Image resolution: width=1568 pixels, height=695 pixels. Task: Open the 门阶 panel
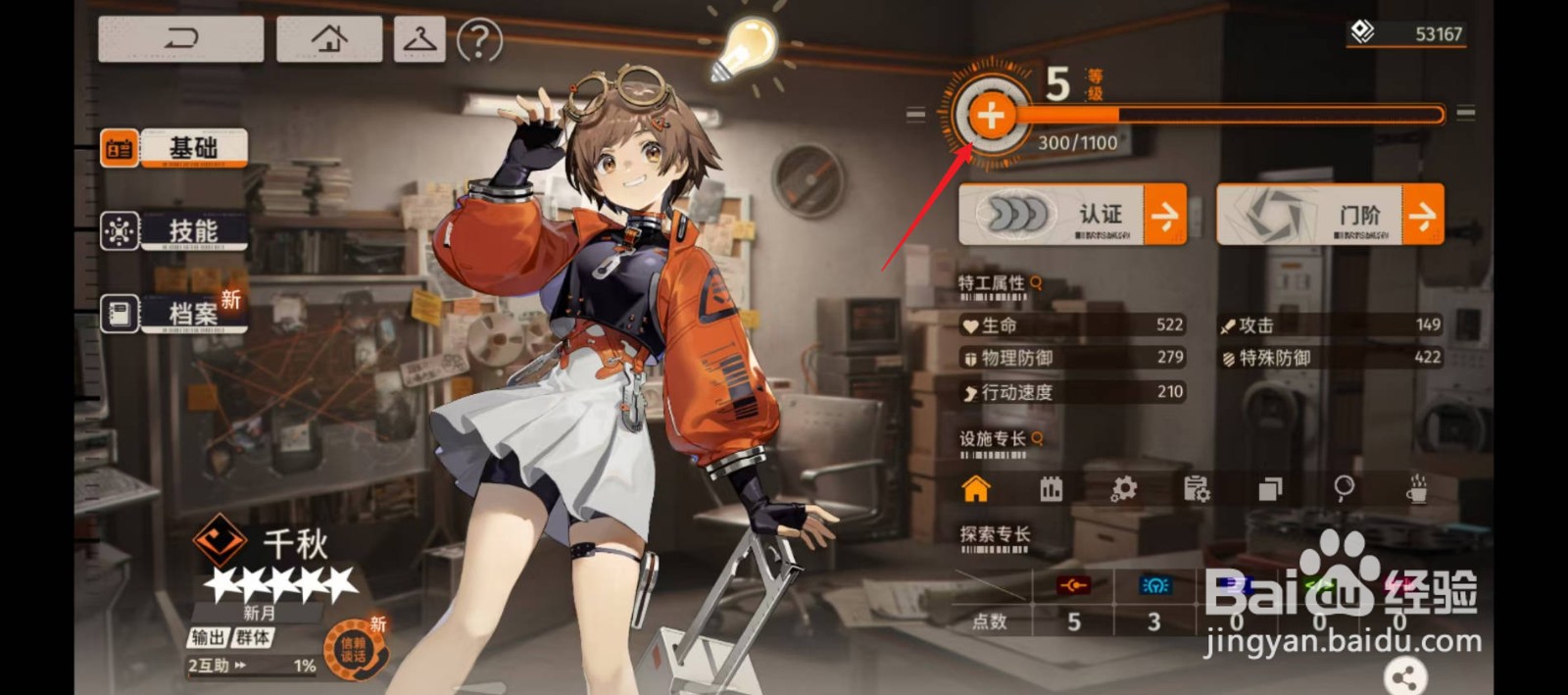click(x=1330, y=214)
